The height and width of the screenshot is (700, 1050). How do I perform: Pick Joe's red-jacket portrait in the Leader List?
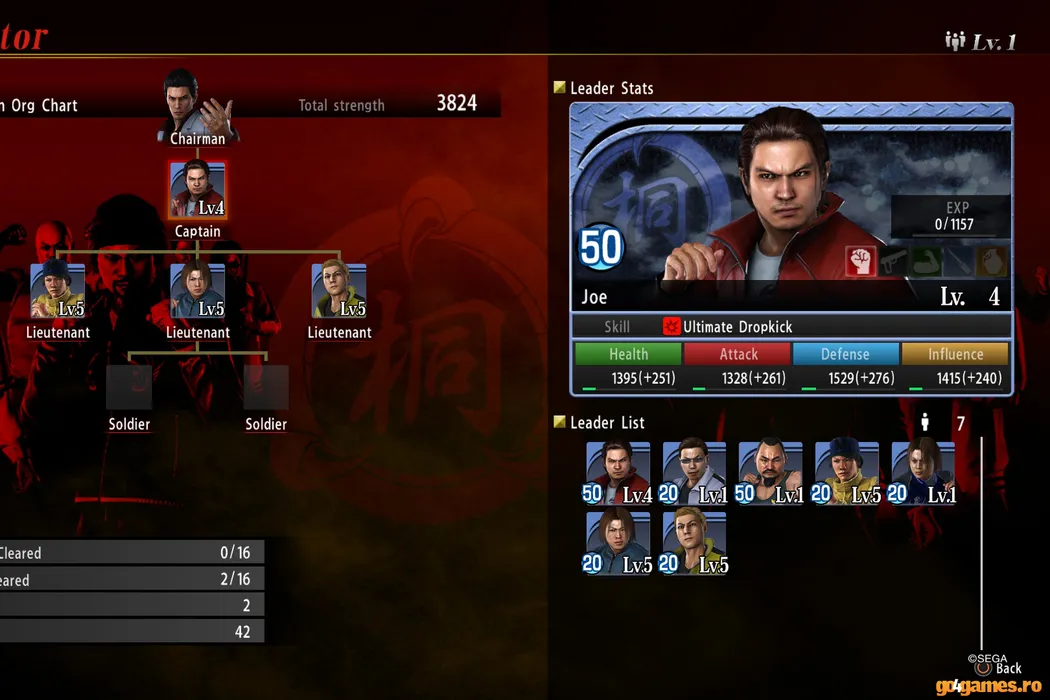pyautogui.click(x=618, y=472)
